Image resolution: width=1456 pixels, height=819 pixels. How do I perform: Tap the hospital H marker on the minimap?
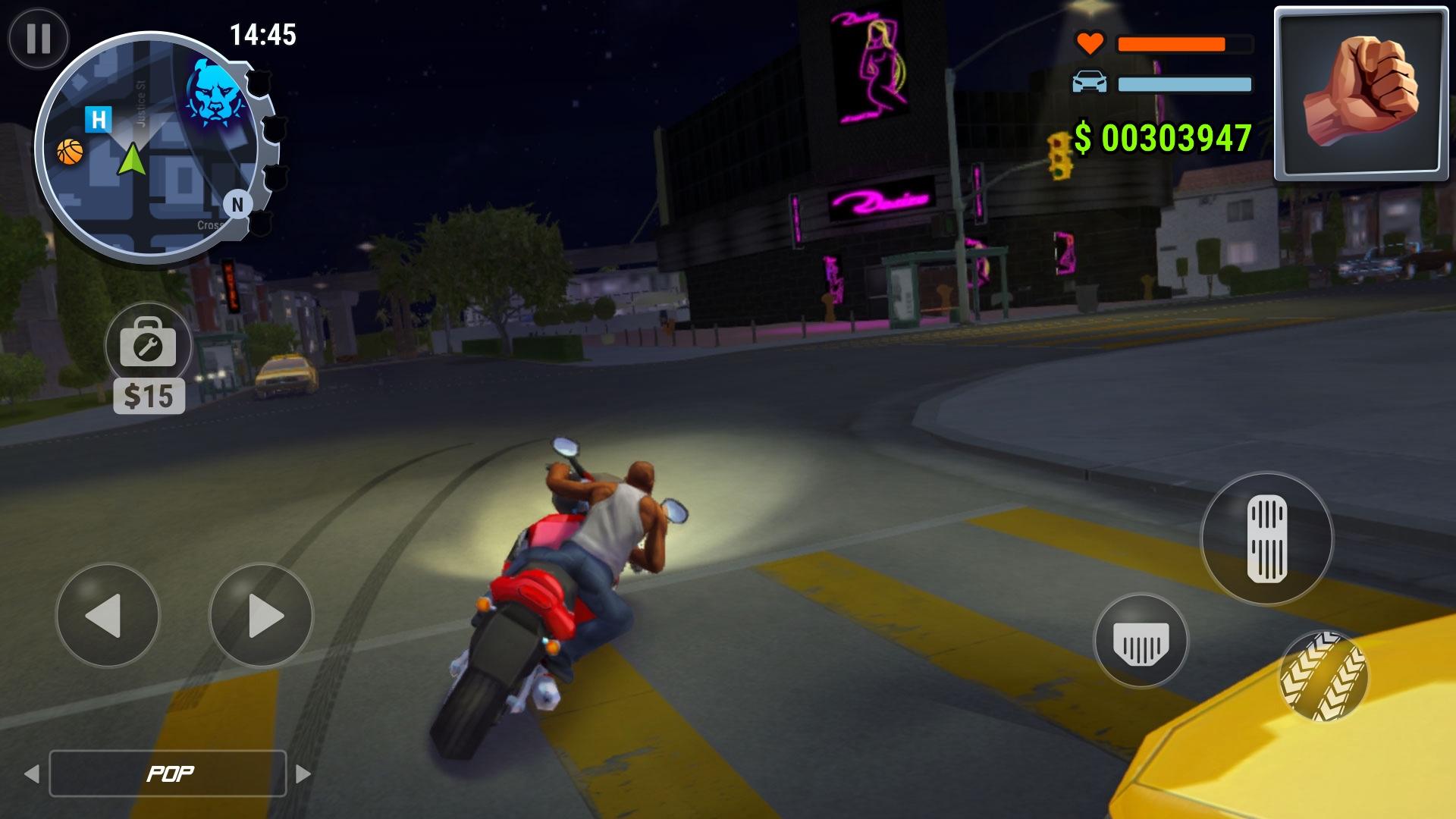[97, 118]
